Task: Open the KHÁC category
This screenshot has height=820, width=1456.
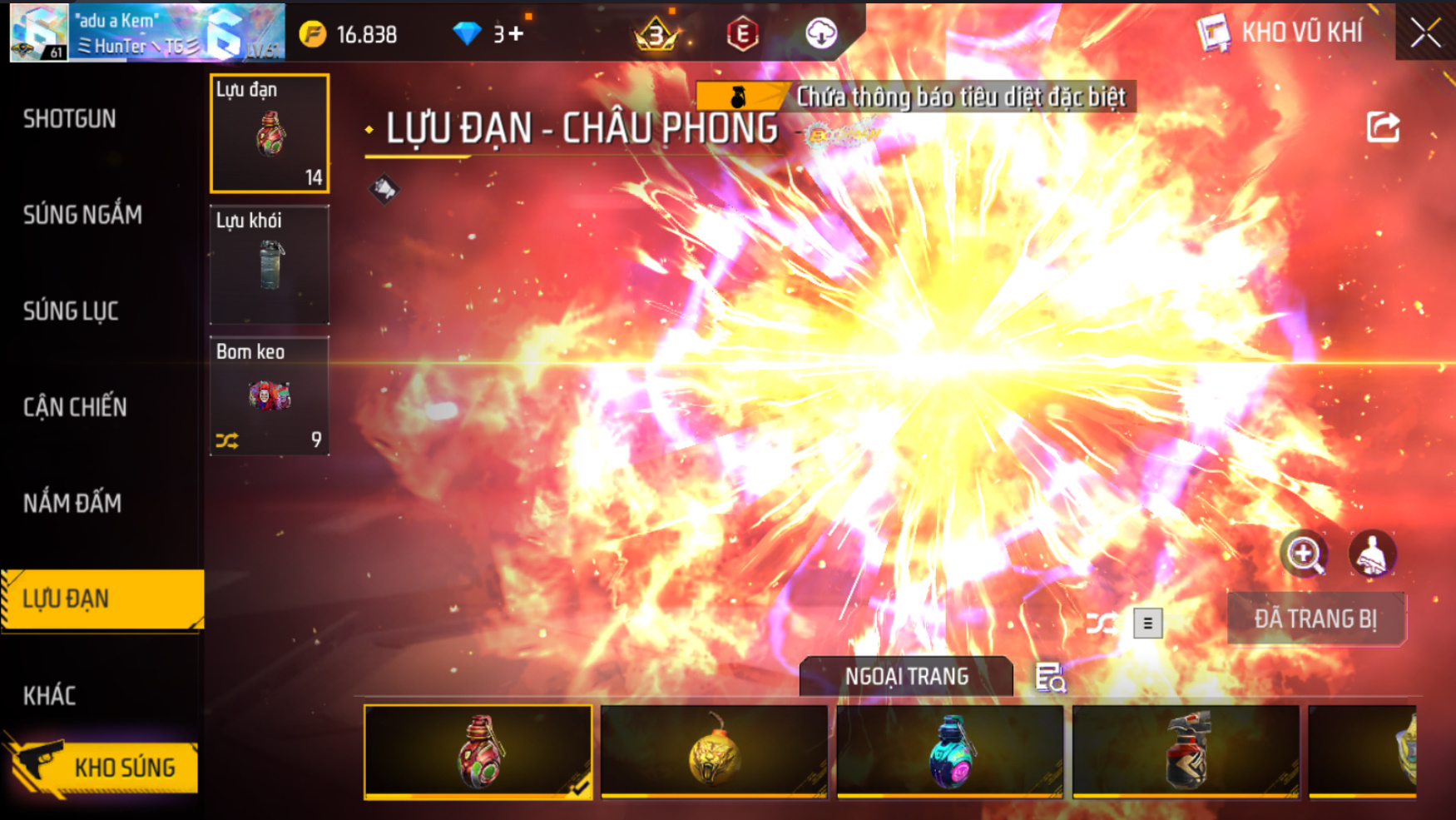Action: (50, 695)
